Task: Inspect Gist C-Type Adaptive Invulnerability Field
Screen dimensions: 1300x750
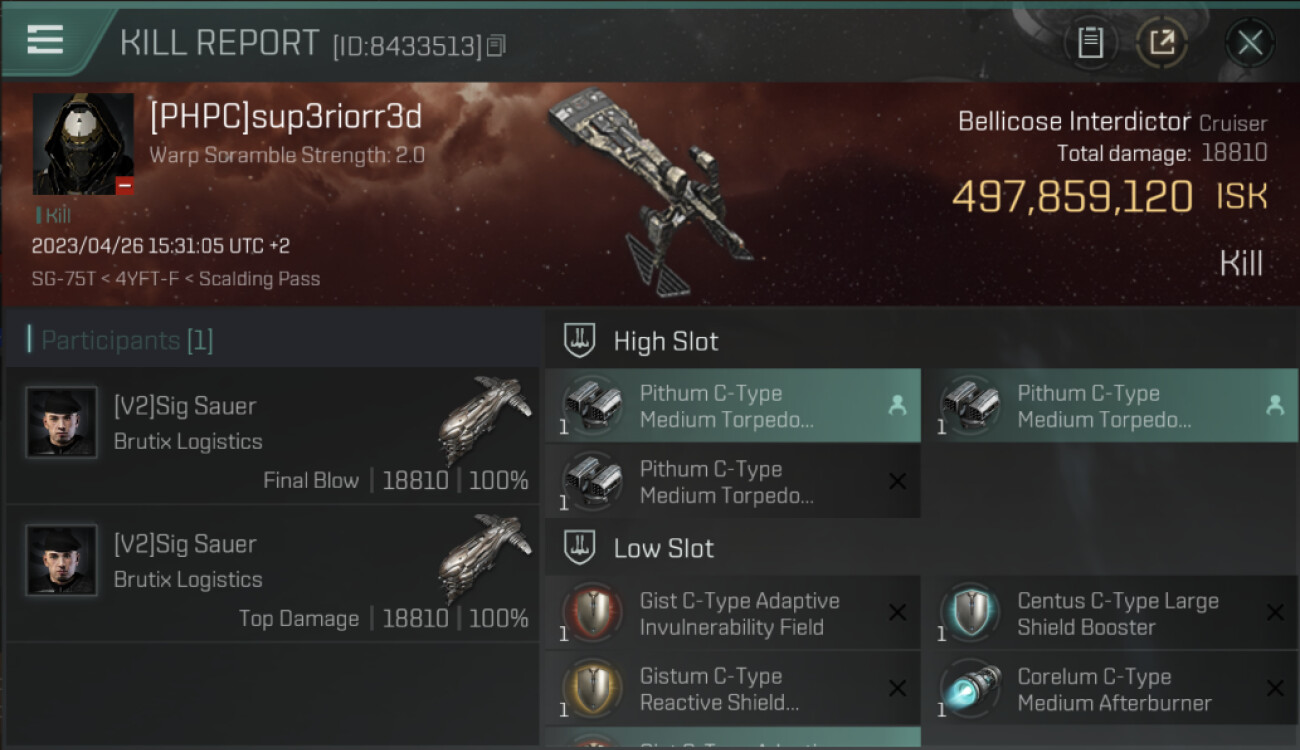Action: point(732,614)
